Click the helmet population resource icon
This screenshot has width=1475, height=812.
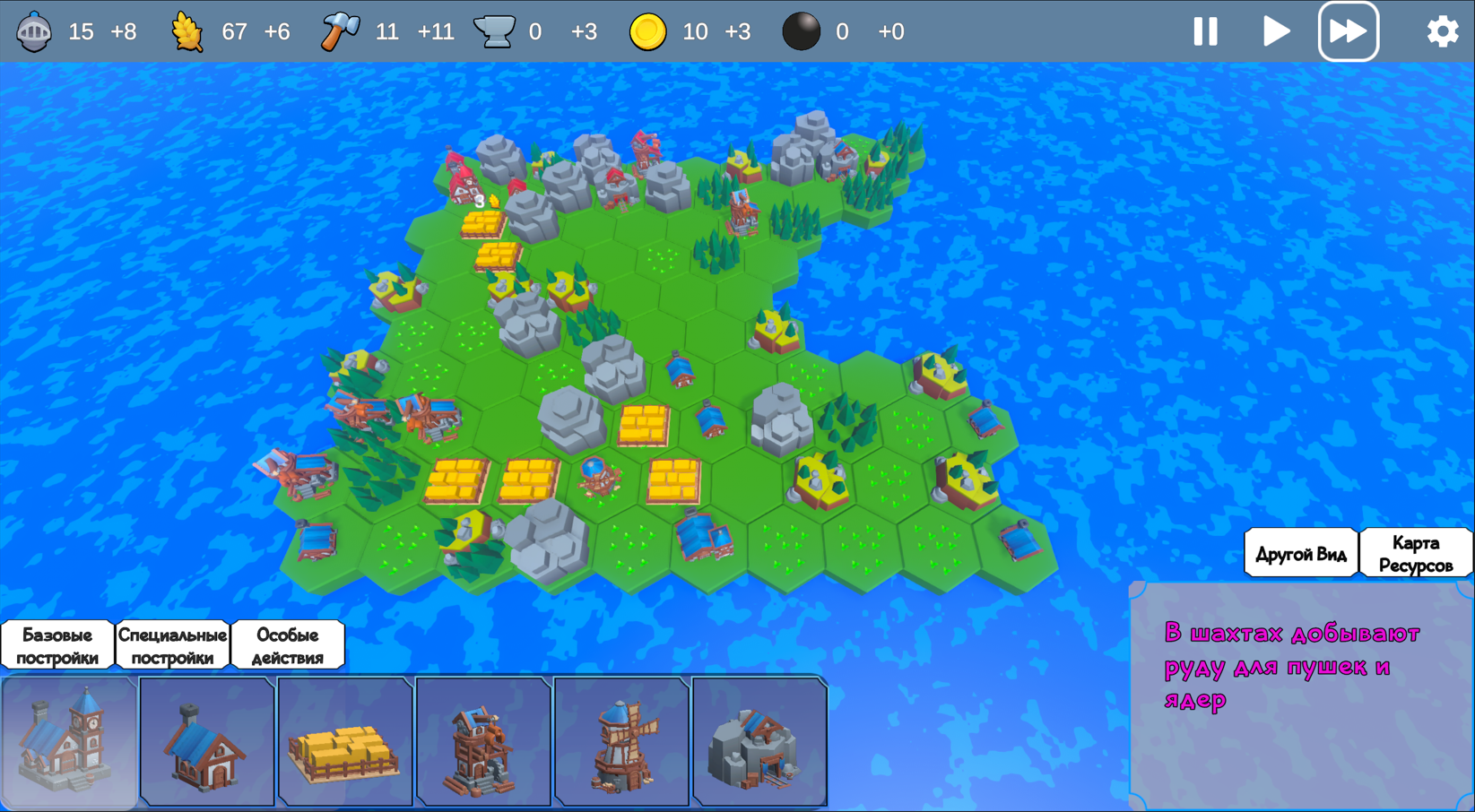[34, 30]
